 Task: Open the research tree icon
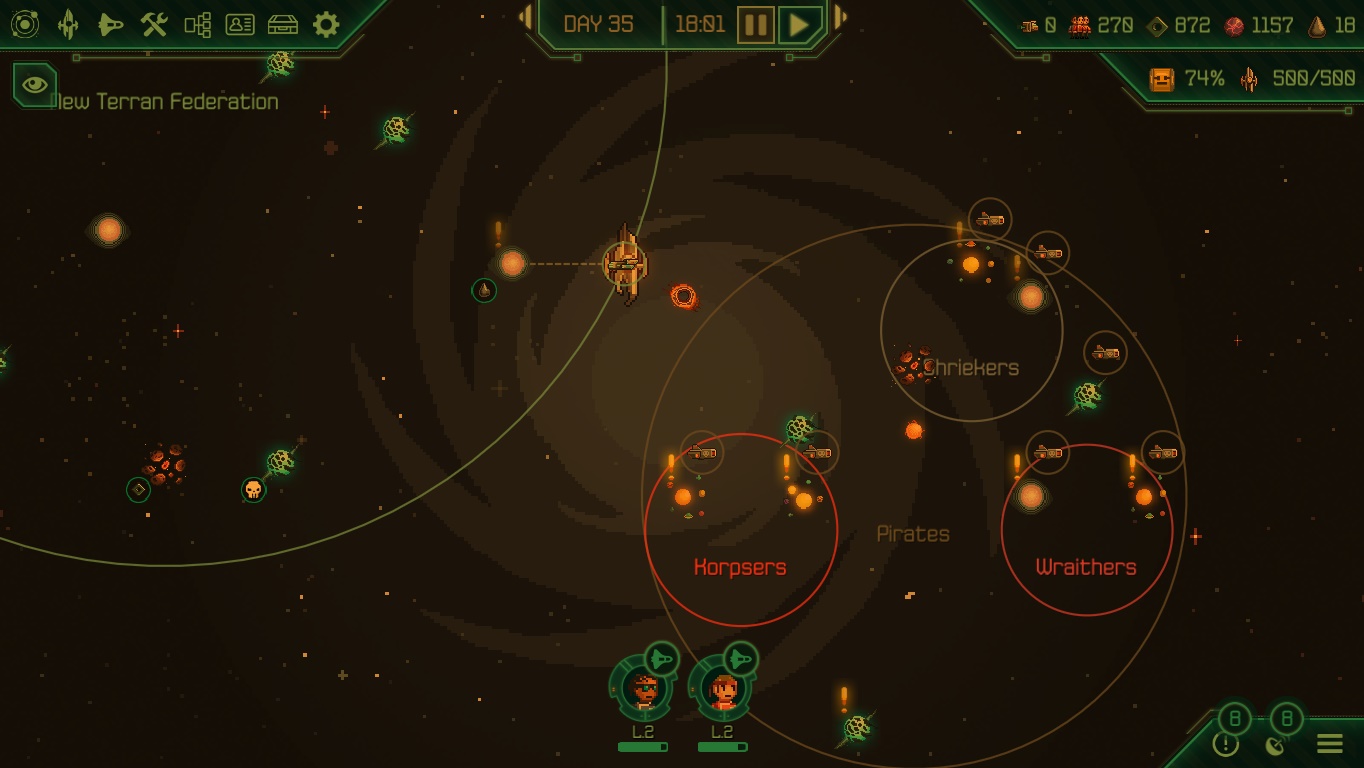click(196, 24)
